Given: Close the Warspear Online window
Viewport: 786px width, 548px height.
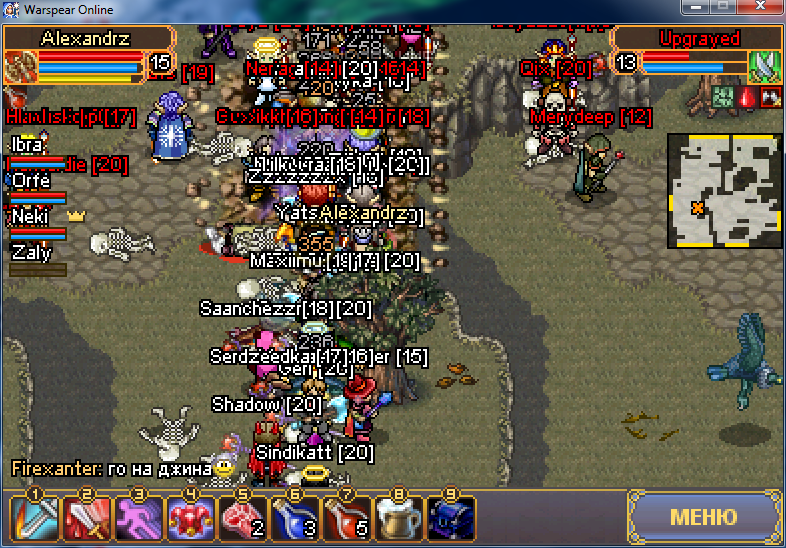Looking at the screenshot, I should click(x=762, y=7).
